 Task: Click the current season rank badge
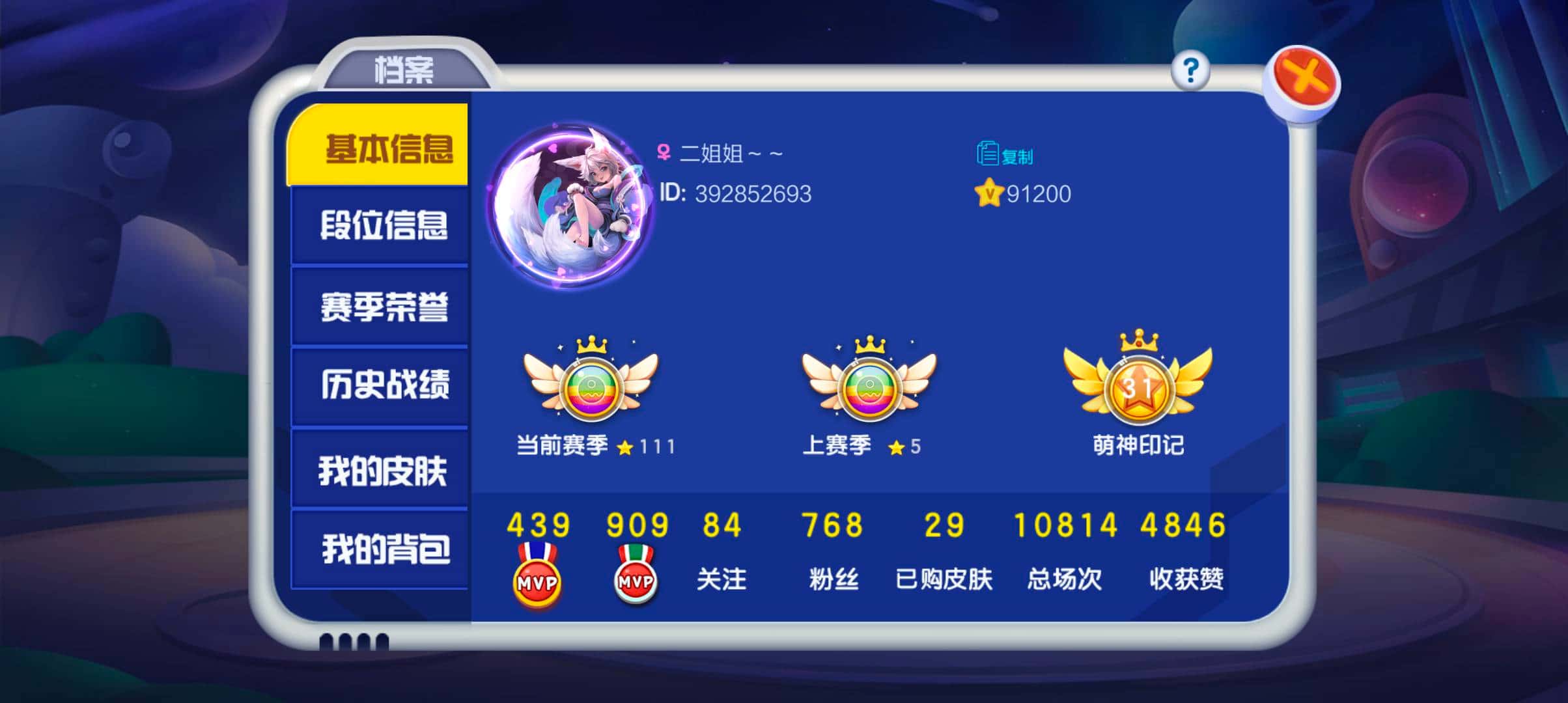pyautogui.click(x=591, y=391)
